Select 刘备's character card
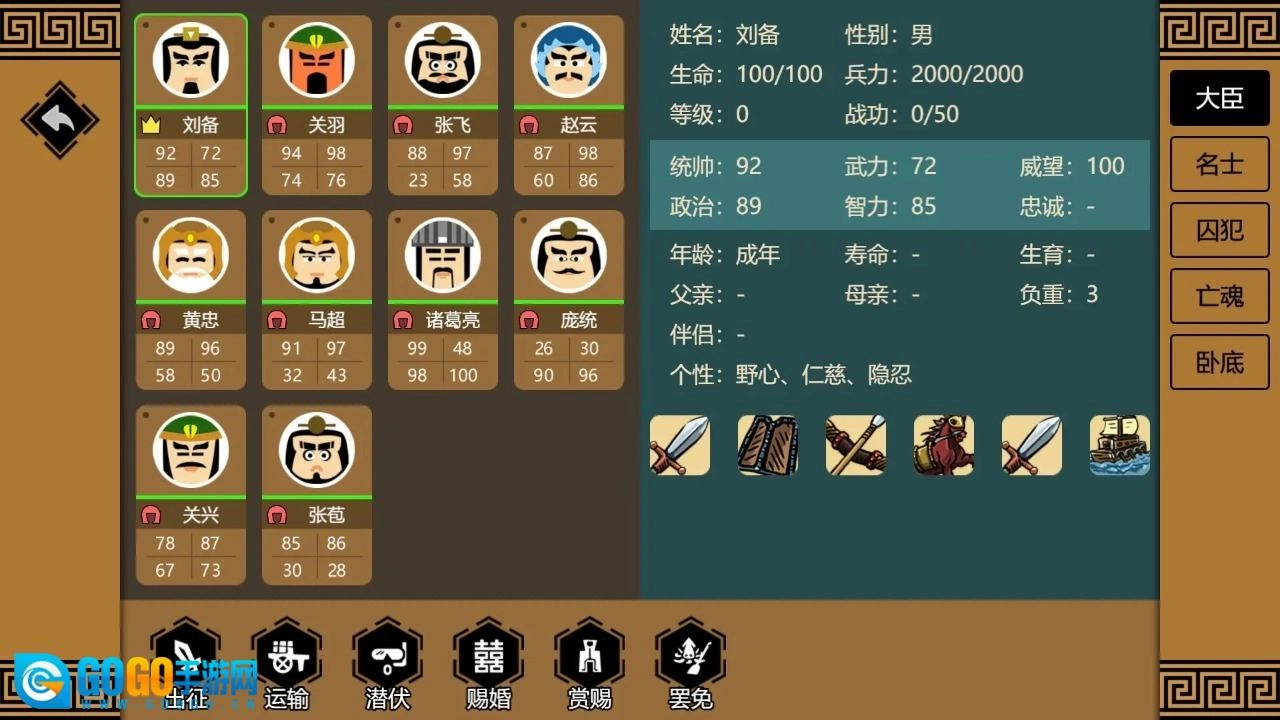This screenshot has height=720, width=1280. click(x=190, y=105)
